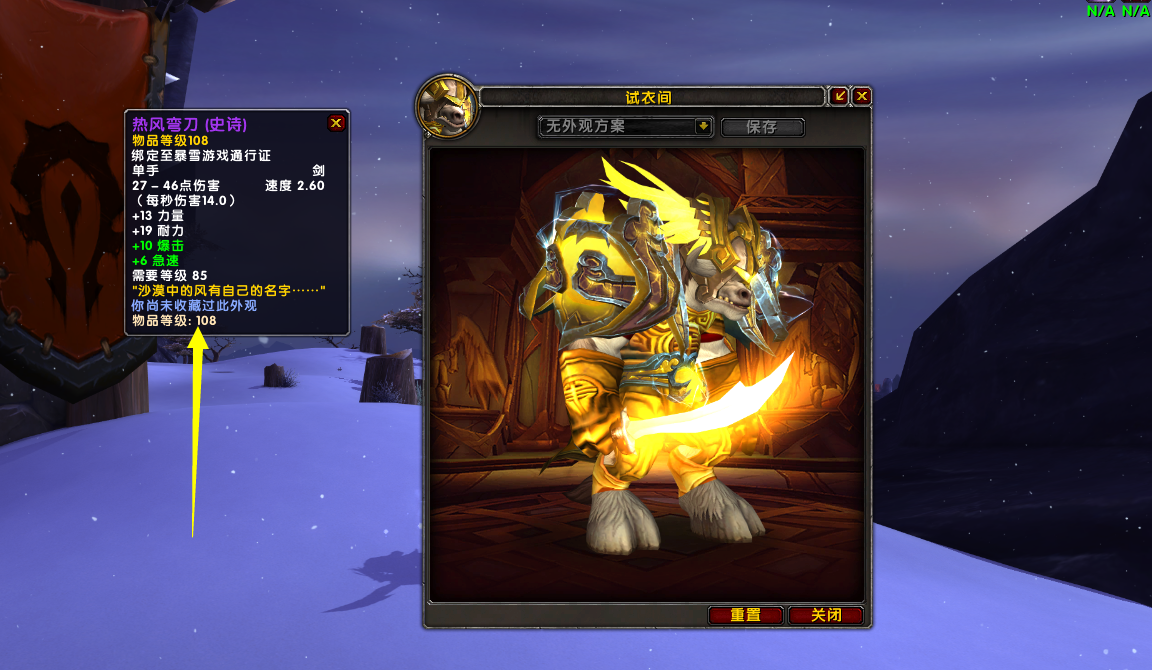The image size is (1152, 670).
Task: Open the 无外观方案 outfit dropdown
Action: coord(703,127)
